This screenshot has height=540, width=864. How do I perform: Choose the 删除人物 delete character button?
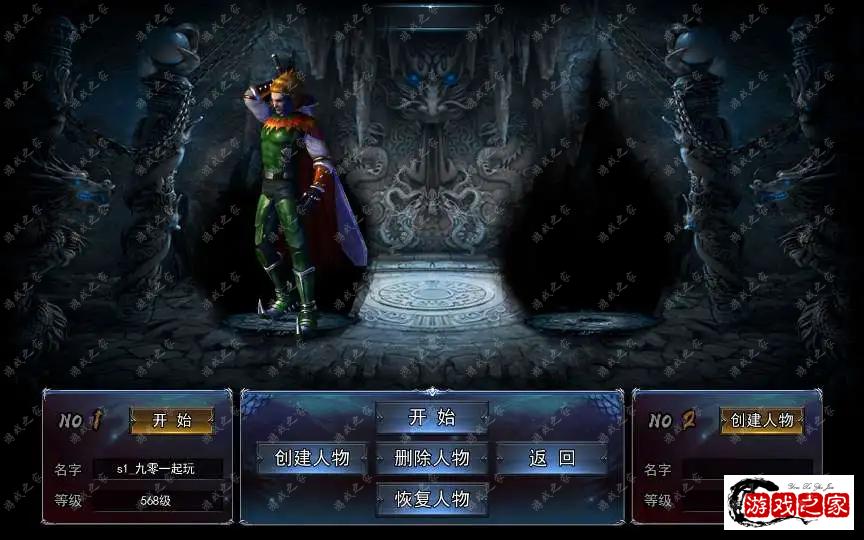coord(432,458)
